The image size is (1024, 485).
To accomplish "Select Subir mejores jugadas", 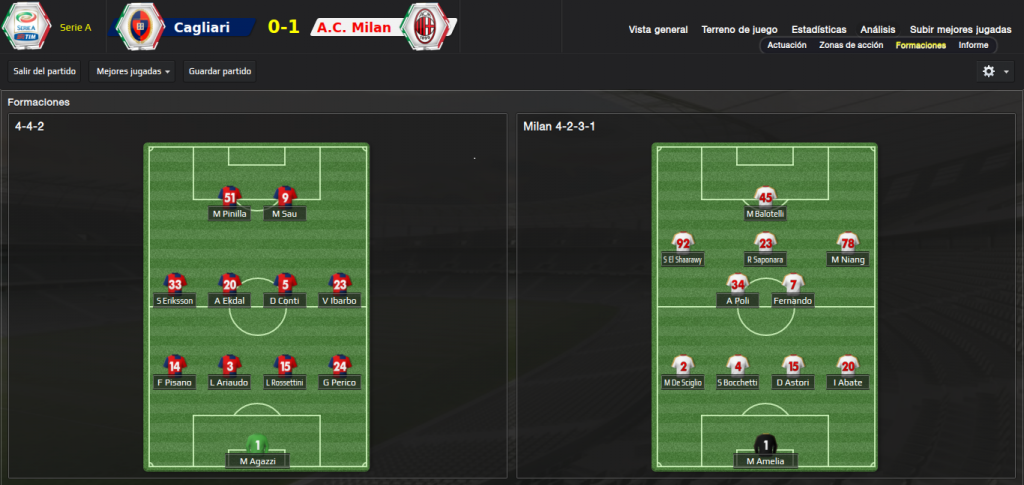I will tap(960, 30).
